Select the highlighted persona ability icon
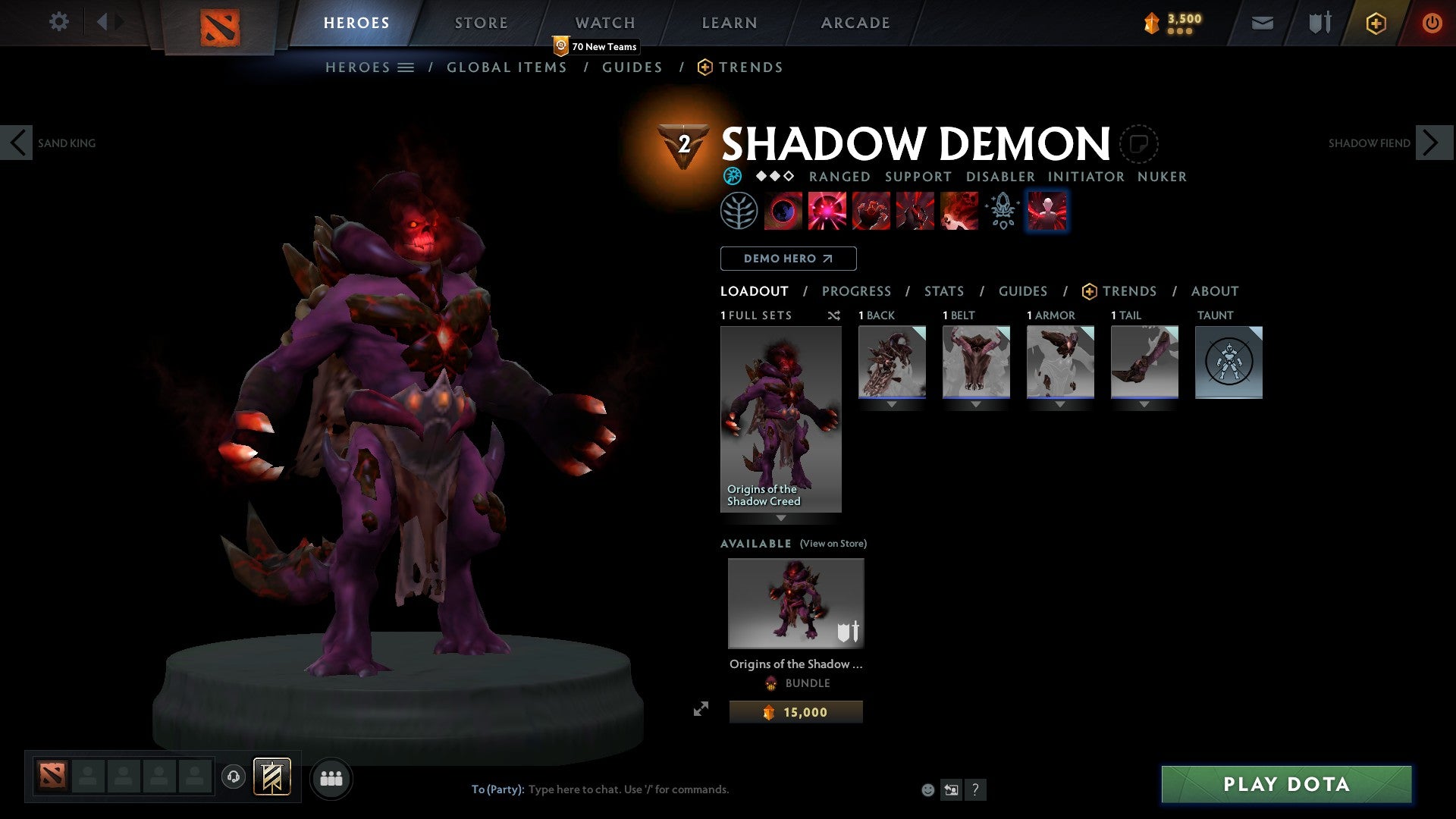The image size is (1456, 819). [1046, 211]
